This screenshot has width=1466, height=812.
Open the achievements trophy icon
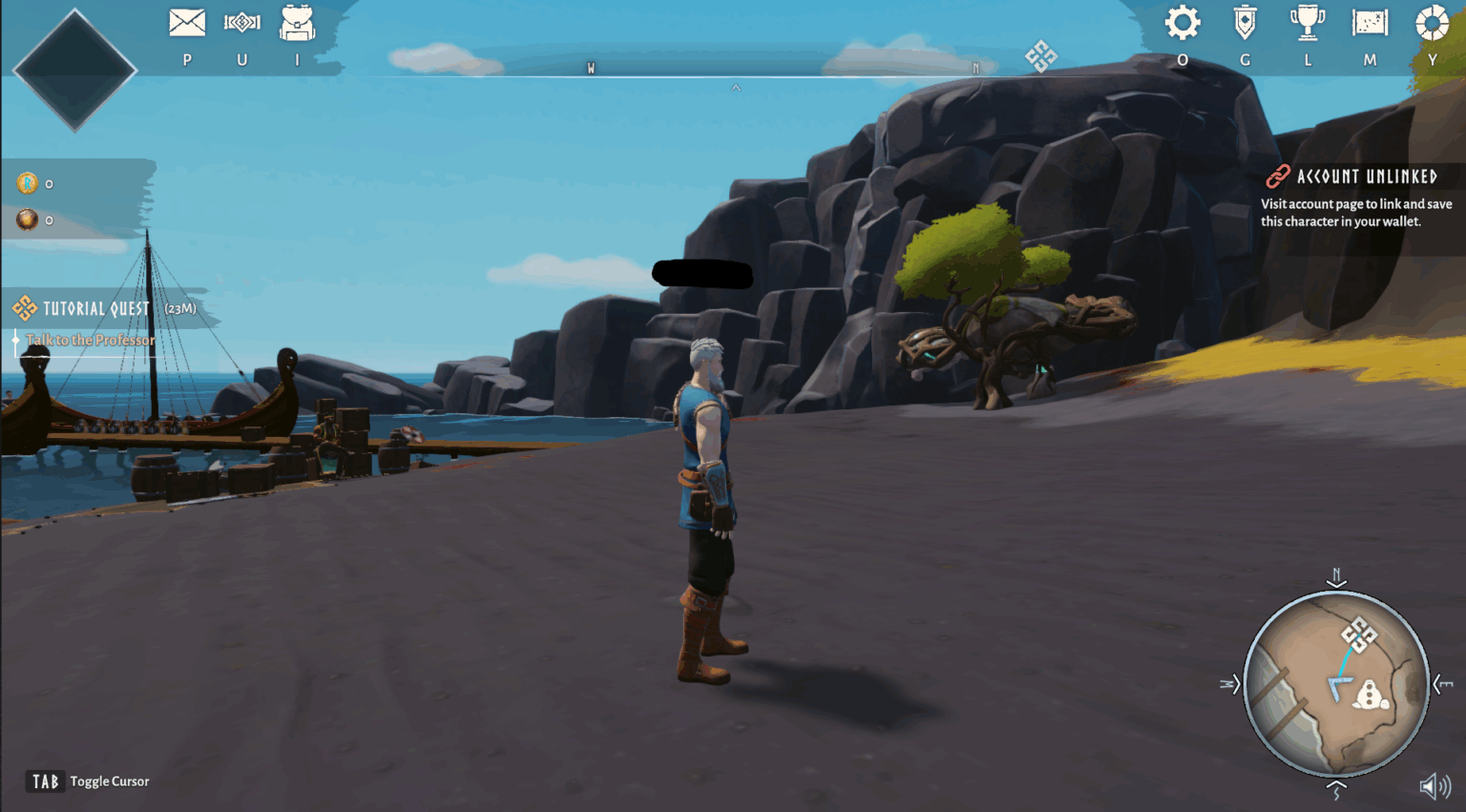[1308, 23]
